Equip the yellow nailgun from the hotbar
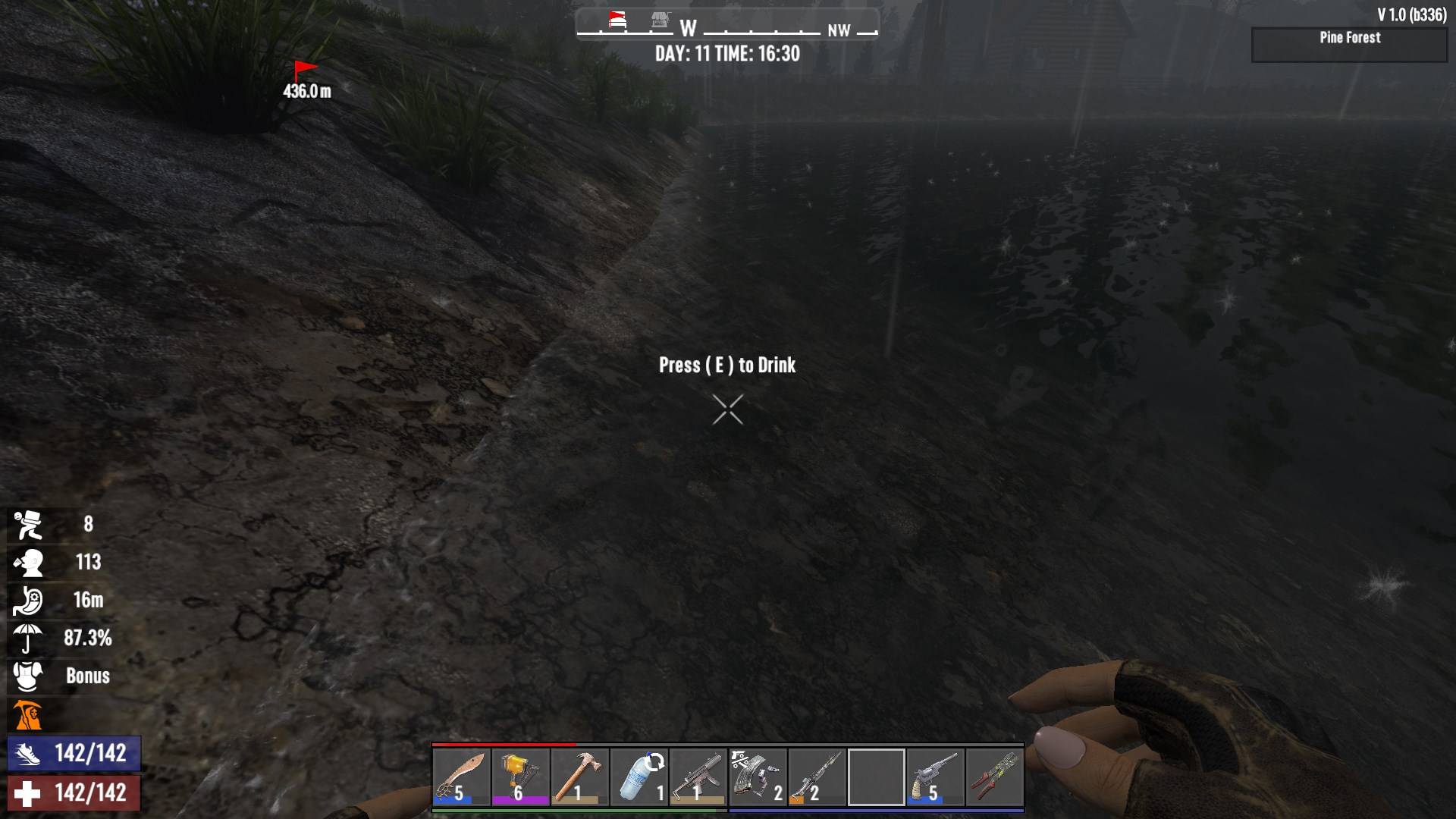 tap(520, 777)
